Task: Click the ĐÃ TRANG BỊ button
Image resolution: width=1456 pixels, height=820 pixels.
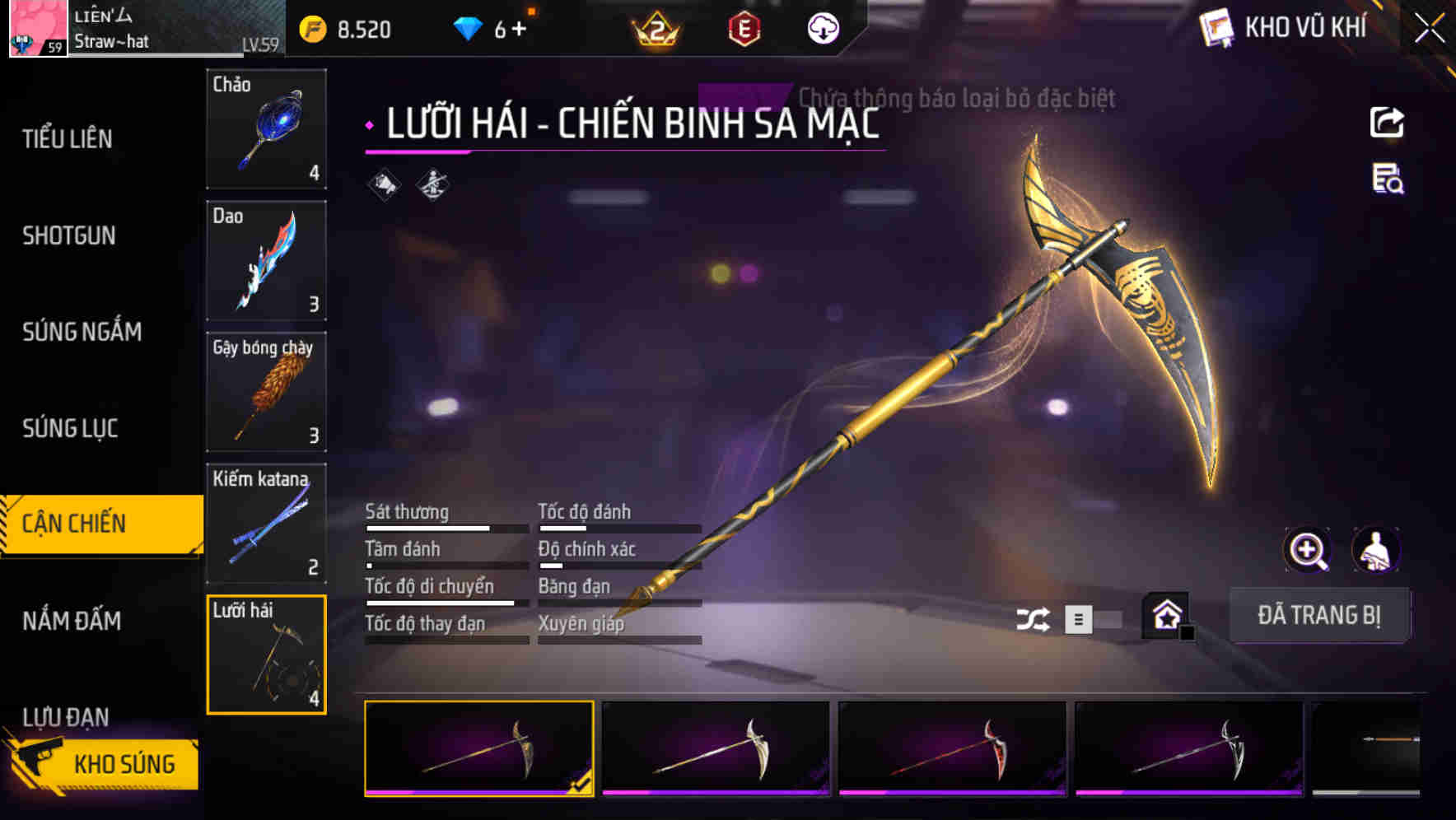Action: (x=1321, y=615)
